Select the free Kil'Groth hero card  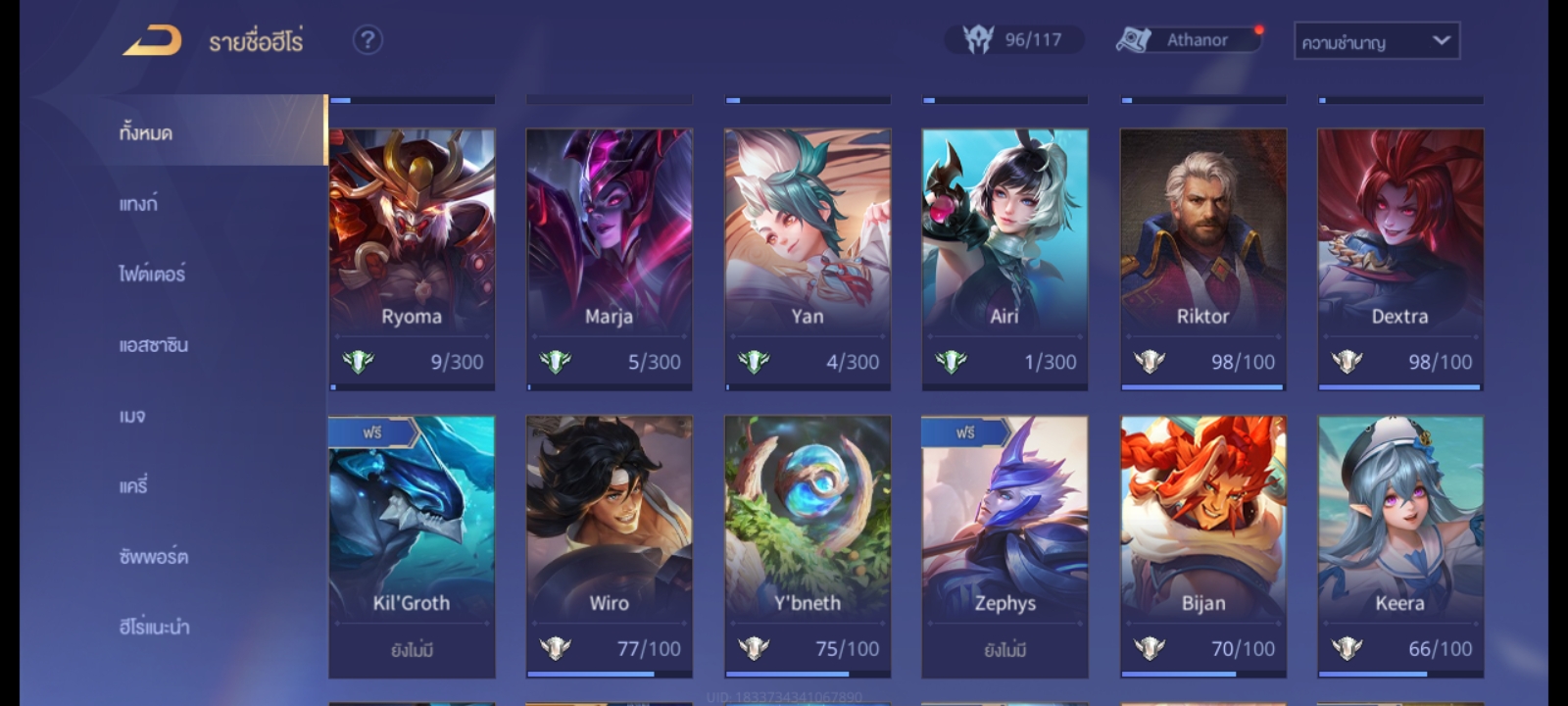point(412,546)
